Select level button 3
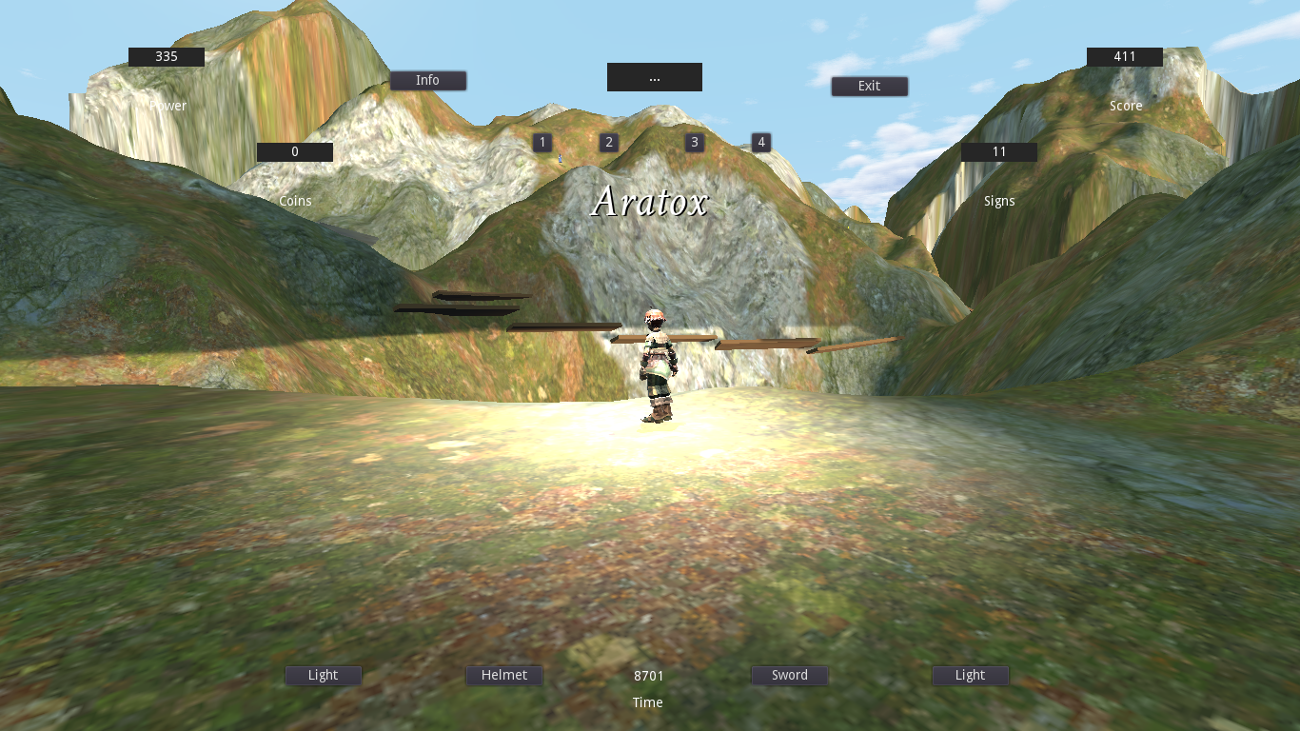The height and width of the screenshot is (731, 1300). click(694, 142)
